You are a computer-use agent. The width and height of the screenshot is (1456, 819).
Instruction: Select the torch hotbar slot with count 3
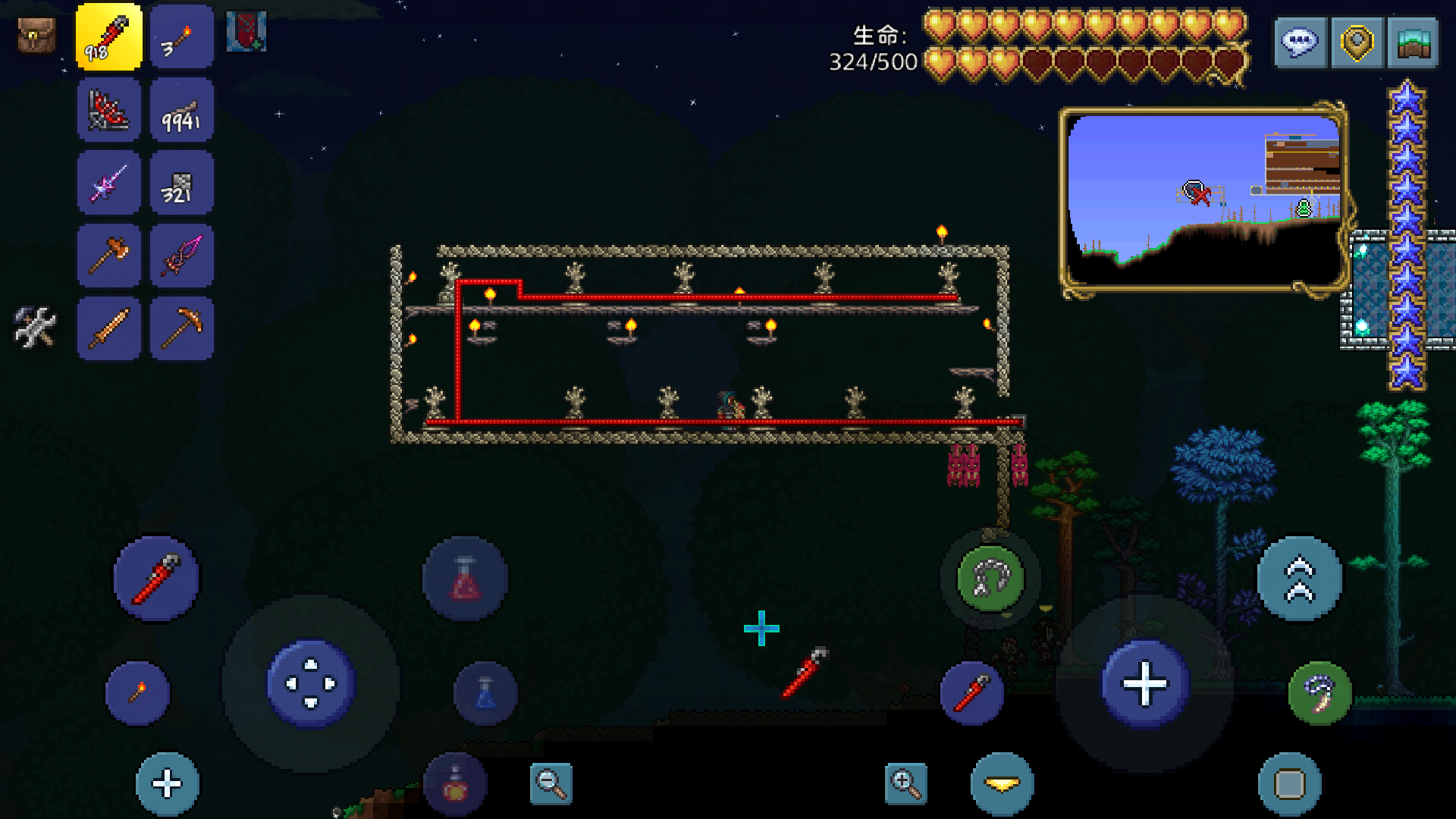[182, 37]
